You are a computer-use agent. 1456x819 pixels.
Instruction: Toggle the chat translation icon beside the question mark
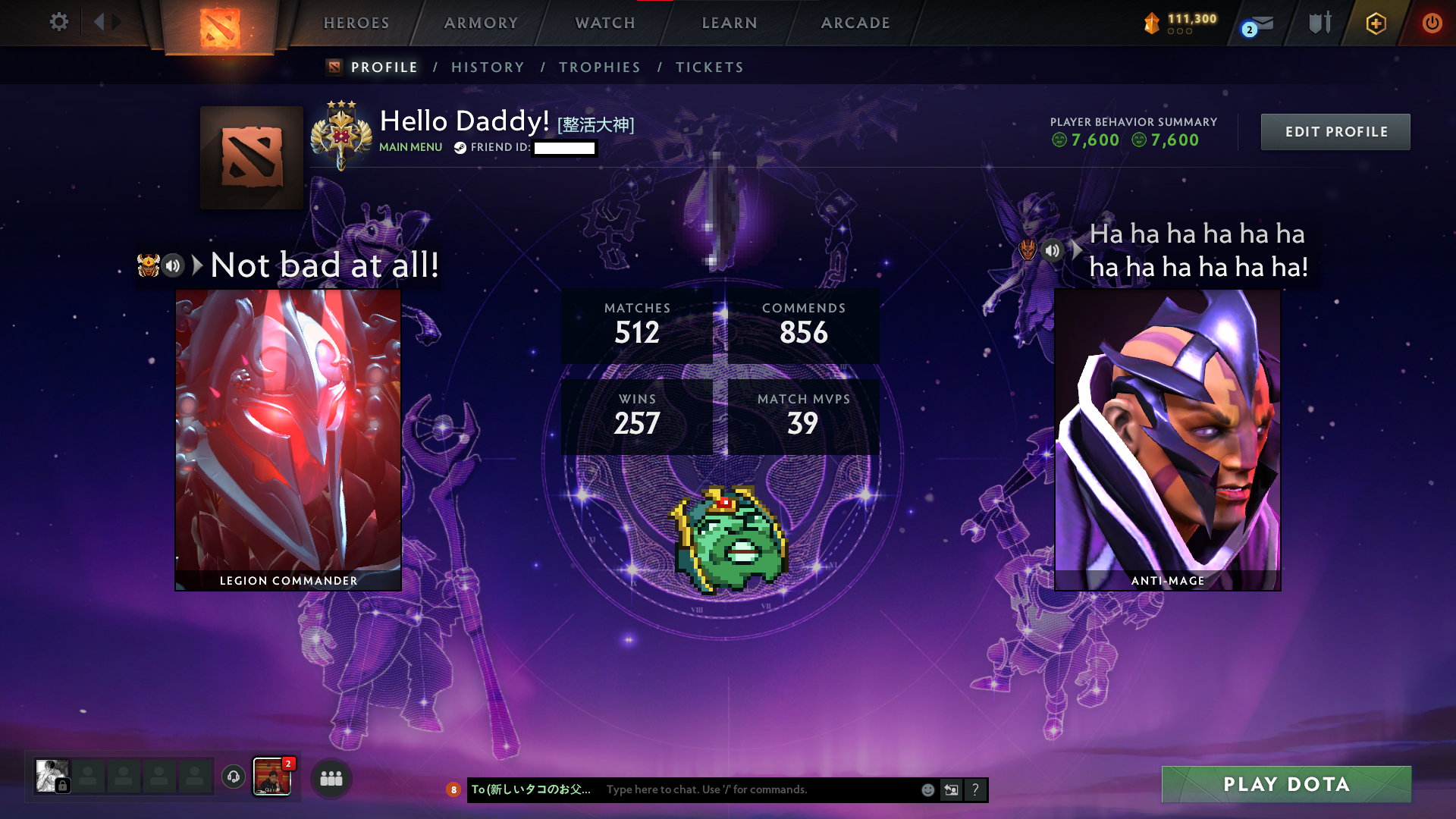[x=951, y=789]
